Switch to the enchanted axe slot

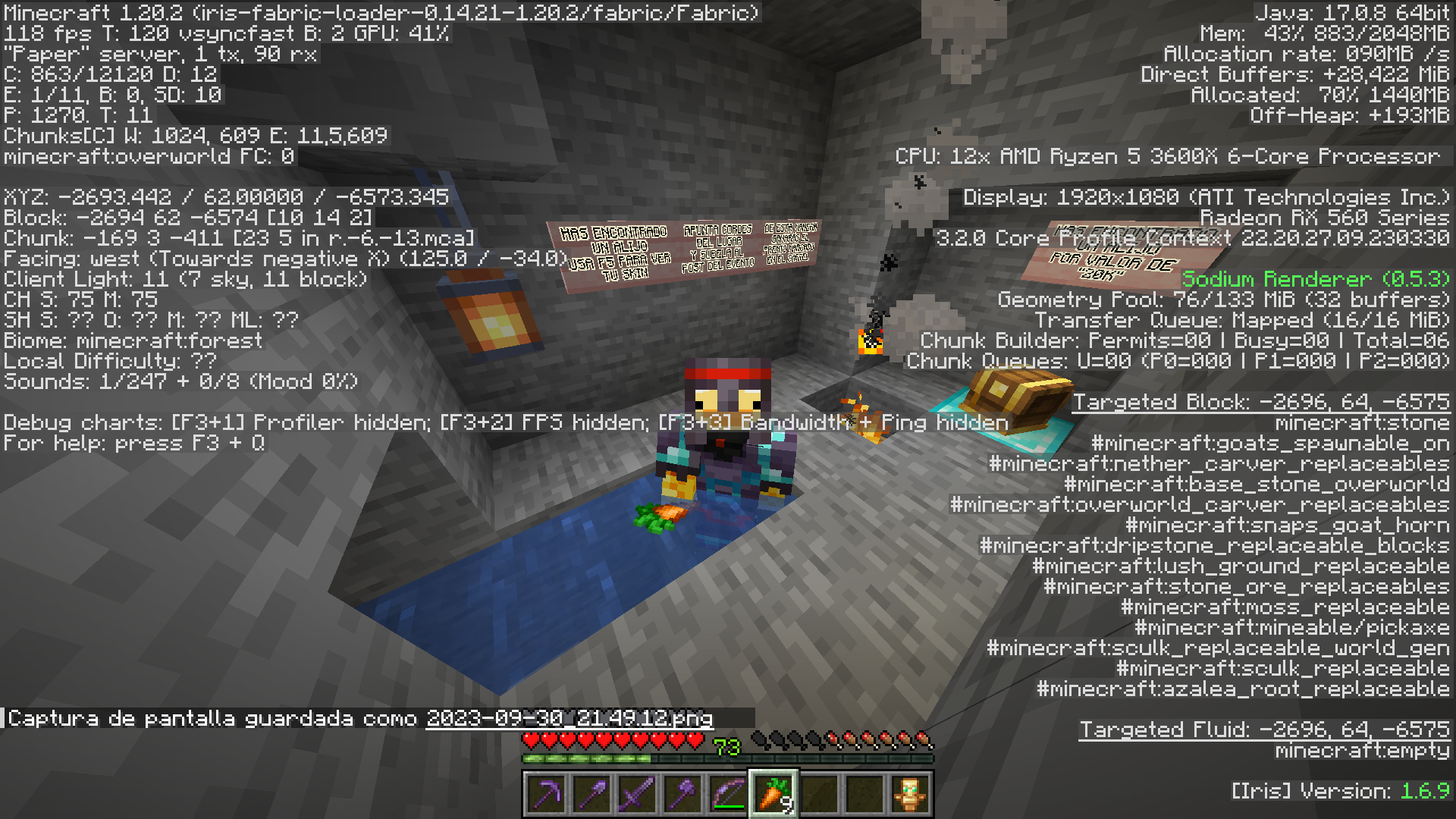point(682,794)
